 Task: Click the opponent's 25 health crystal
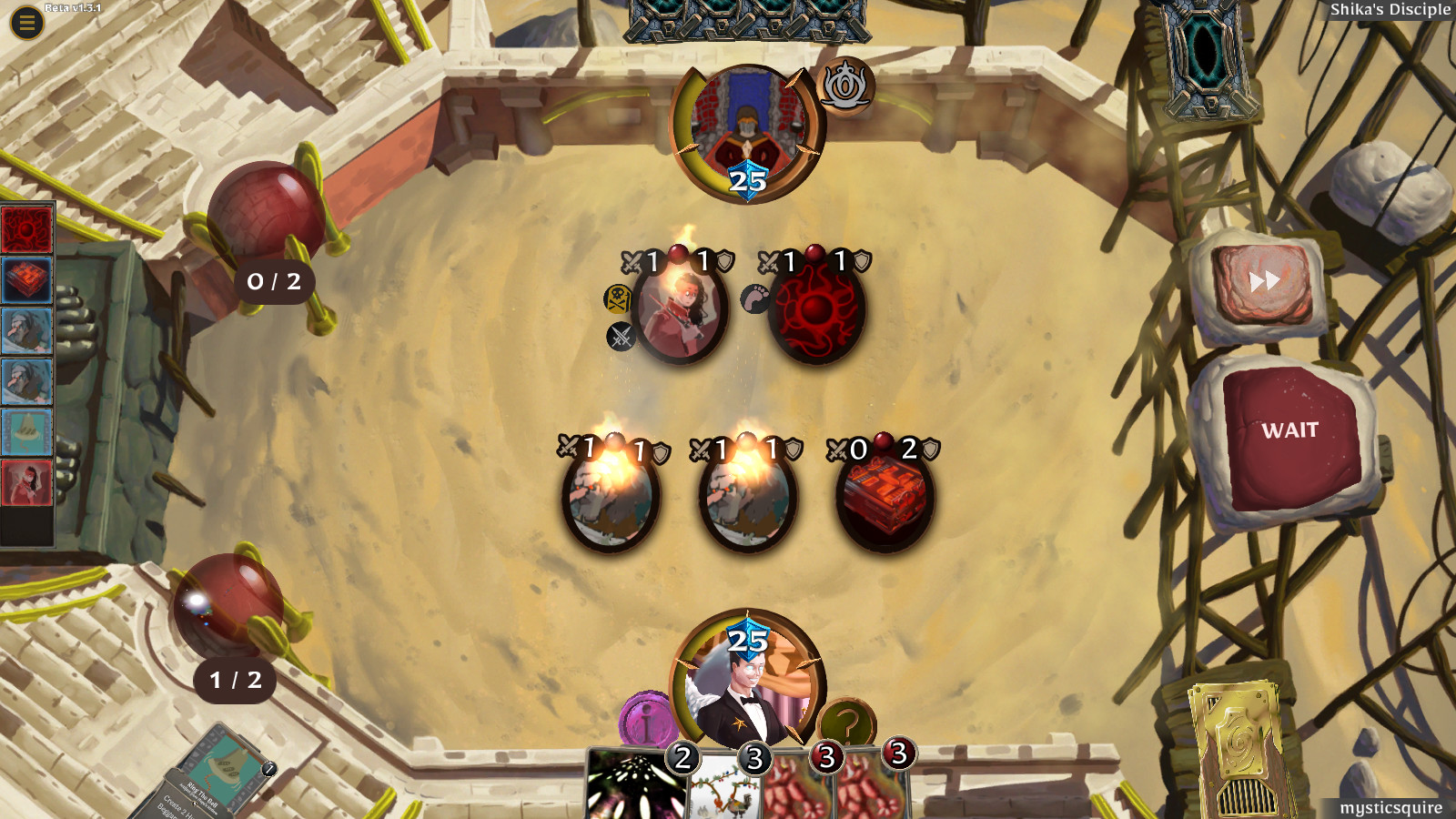click(748, 179)
